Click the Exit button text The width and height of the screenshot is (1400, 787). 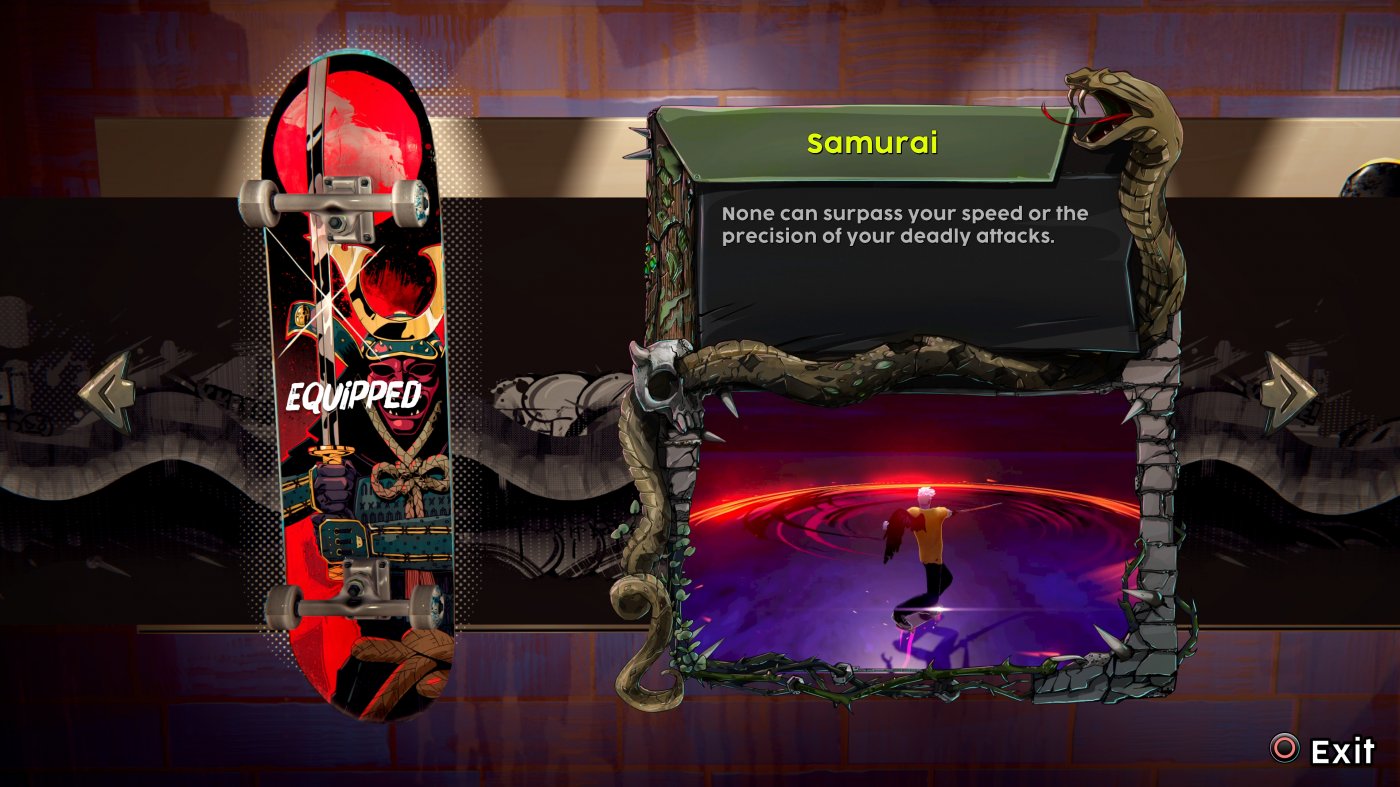coord(1343,750)
